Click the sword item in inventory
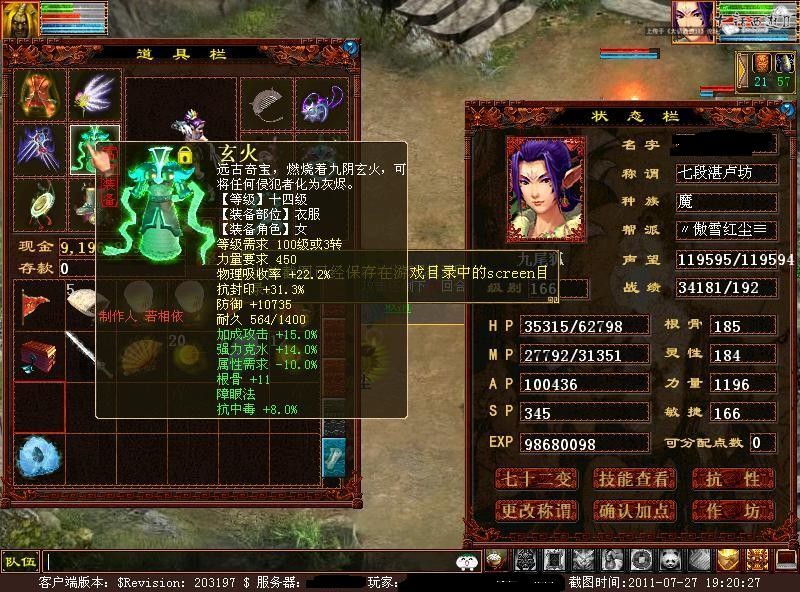800x592 pixels. pyautogui.click(x=90, y=354)
